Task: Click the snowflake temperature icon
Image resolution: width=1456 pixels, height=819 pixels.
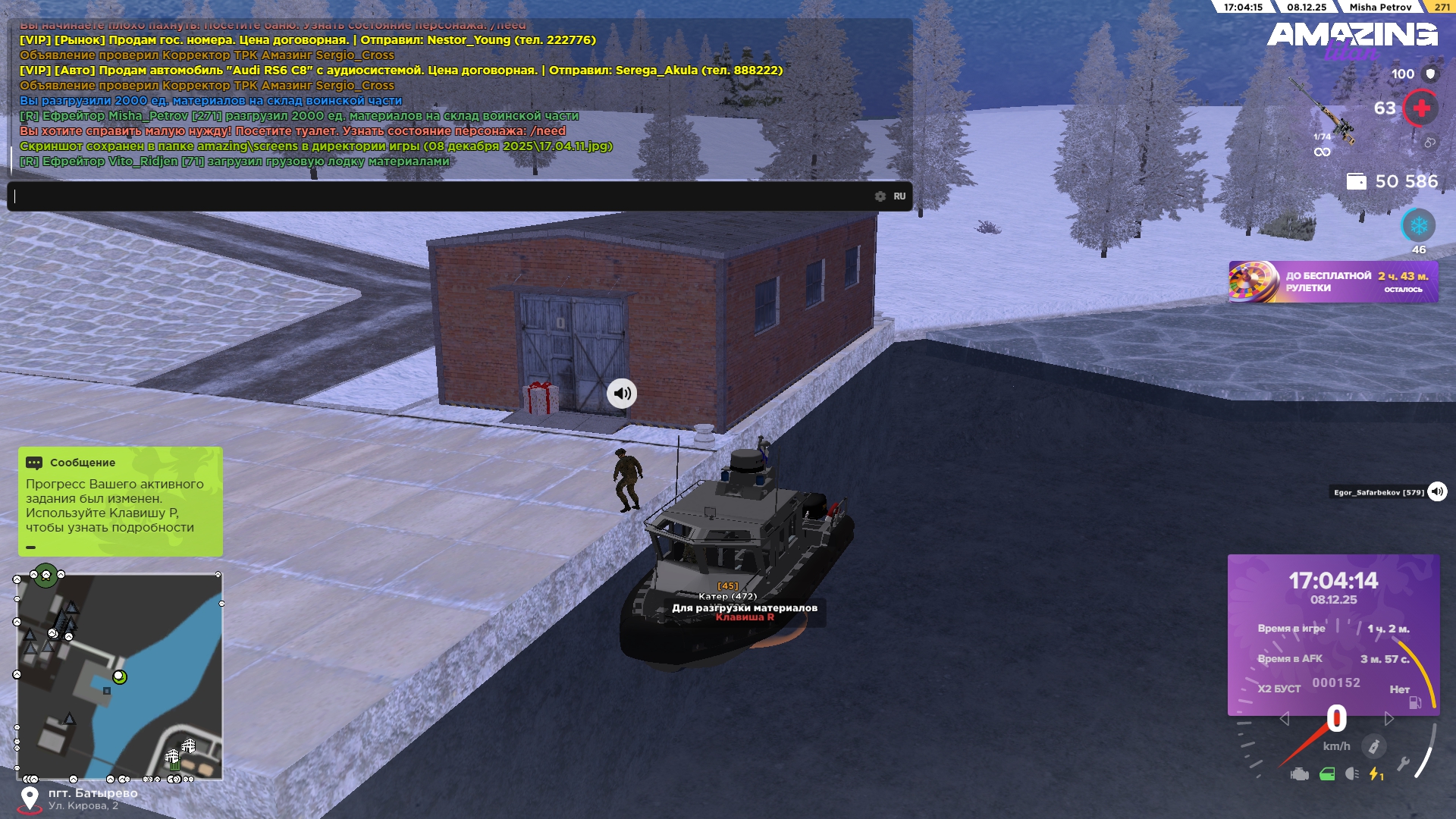Action: (x=1418, y=225)
